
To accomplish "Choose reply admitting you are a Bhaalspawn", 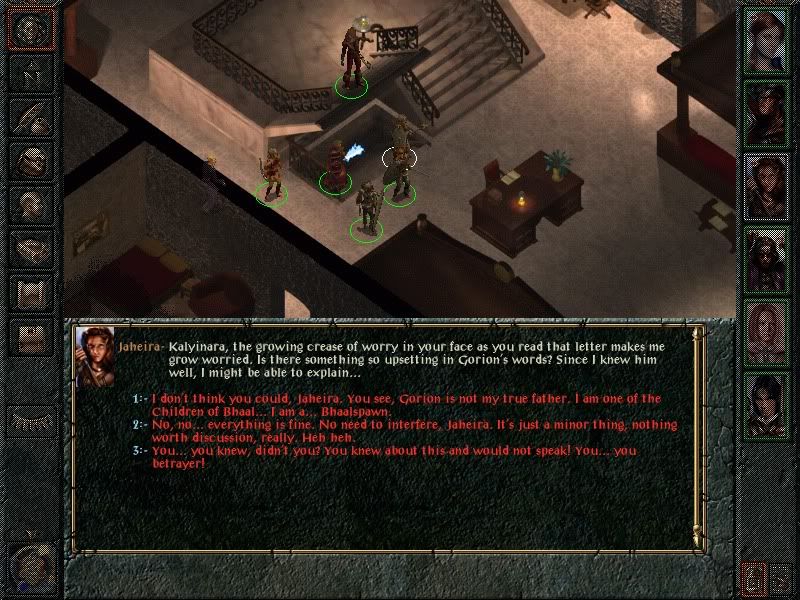I will (x=400, y=404).
